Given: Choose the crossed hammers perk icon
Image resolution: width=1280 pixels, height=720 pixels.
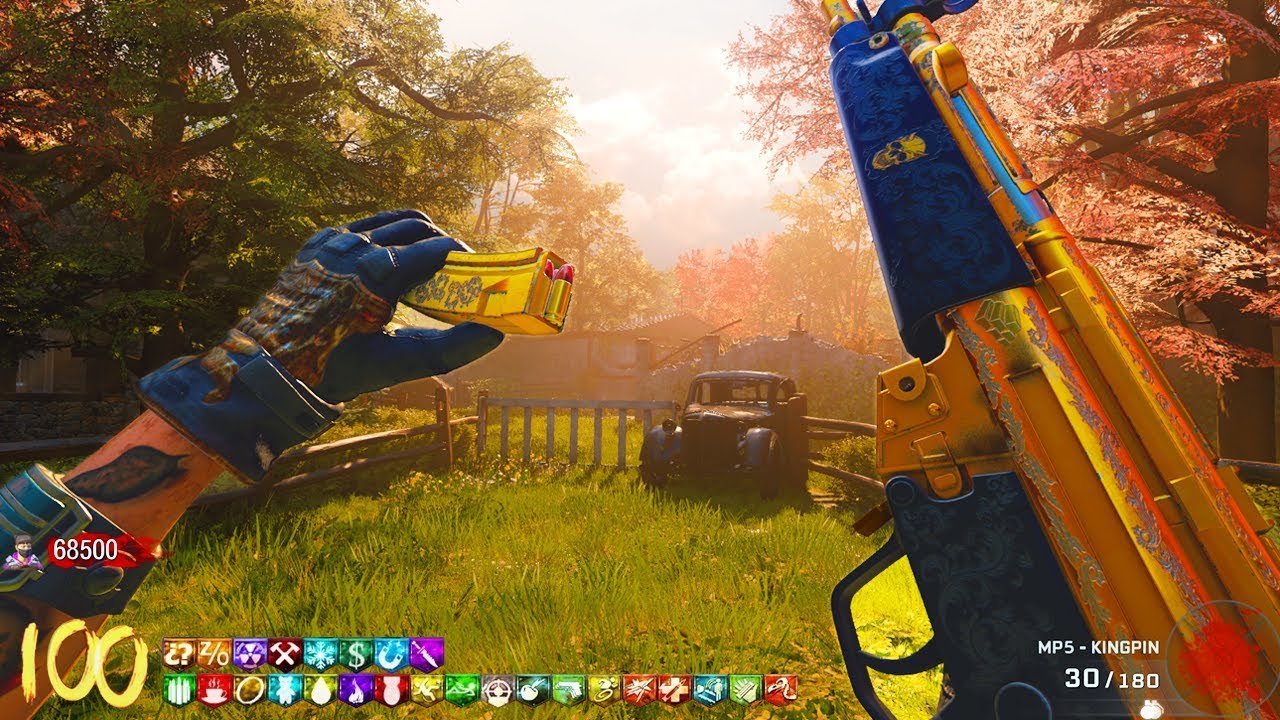Looking at the screenshot, I should (284, 653).
